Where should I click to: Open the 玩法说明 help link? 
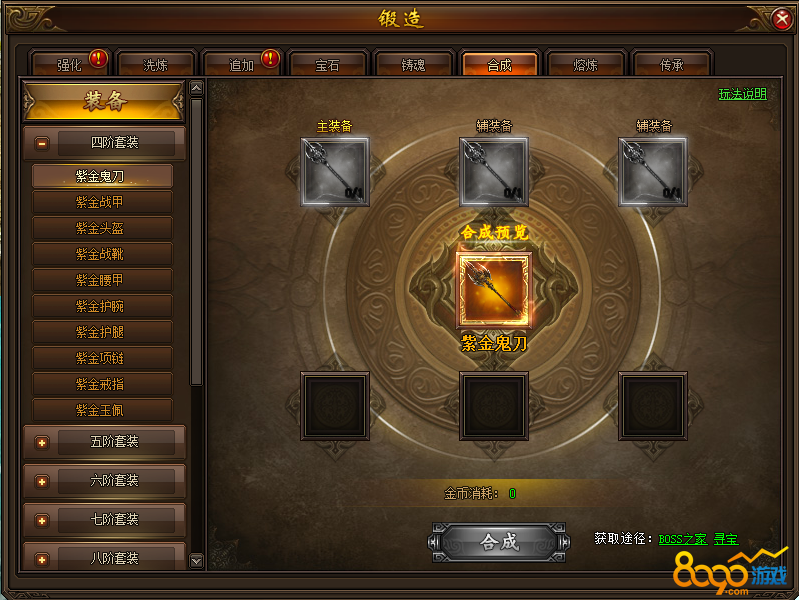point(742,94)
